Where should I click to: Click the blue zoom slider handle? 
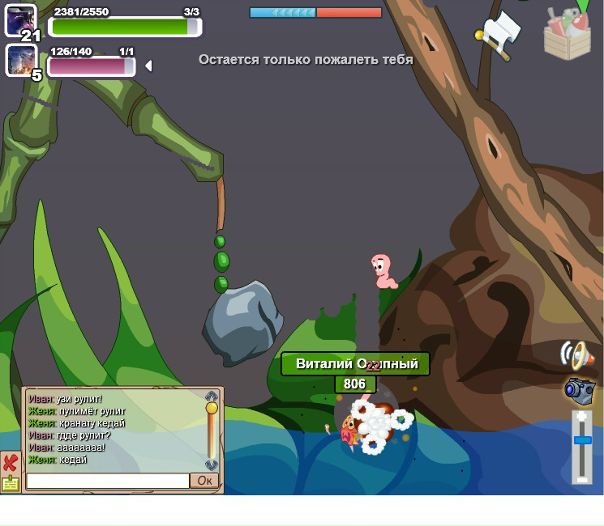coord(582,440)
